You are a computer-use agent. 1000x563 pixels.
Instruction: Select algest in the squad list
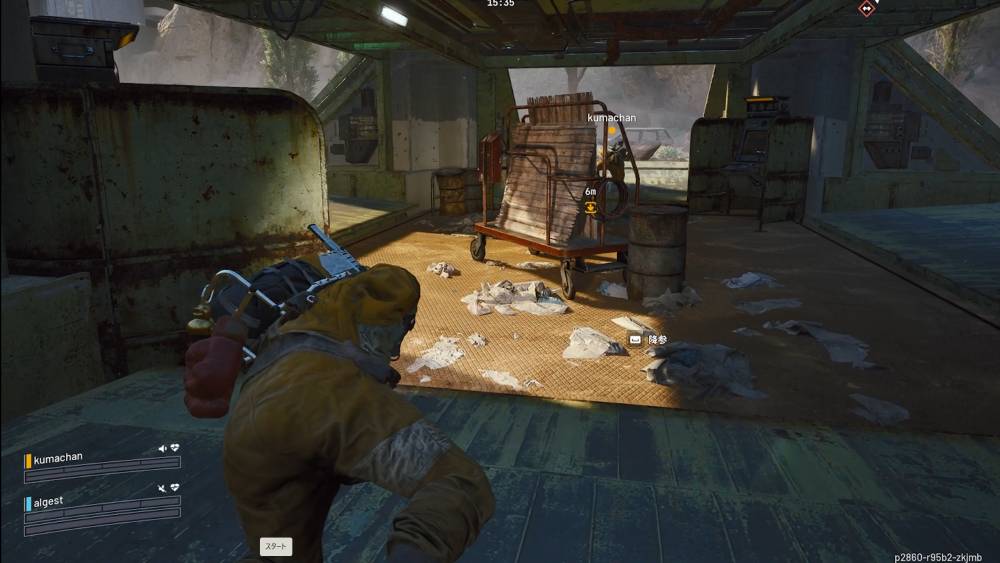[x=52, y=502]
